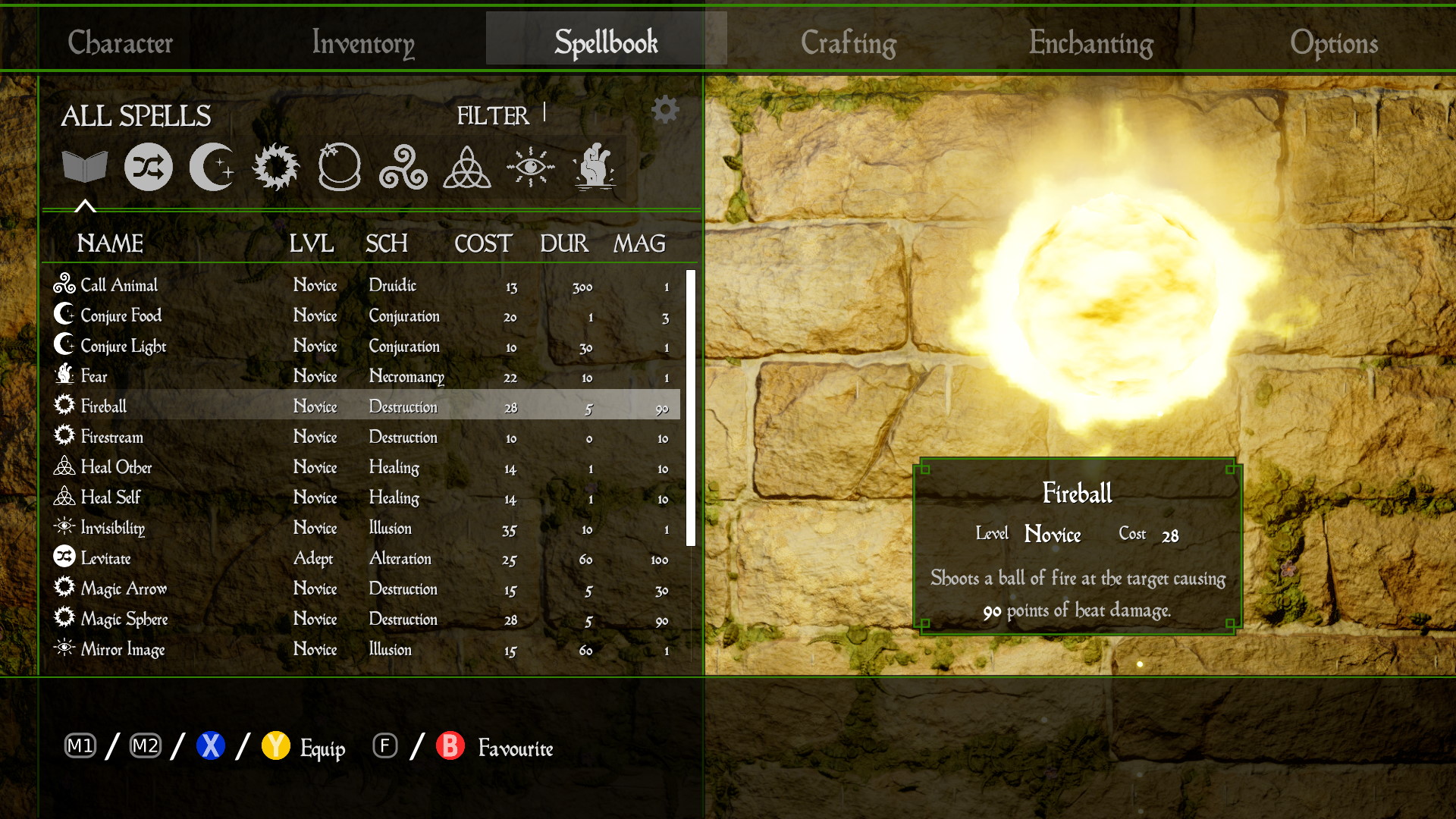Image resolution: width=1456 pixels, height=819 pixels.
Task: Filter spells by the Illusion eye icon
Action: click(531, 167)
